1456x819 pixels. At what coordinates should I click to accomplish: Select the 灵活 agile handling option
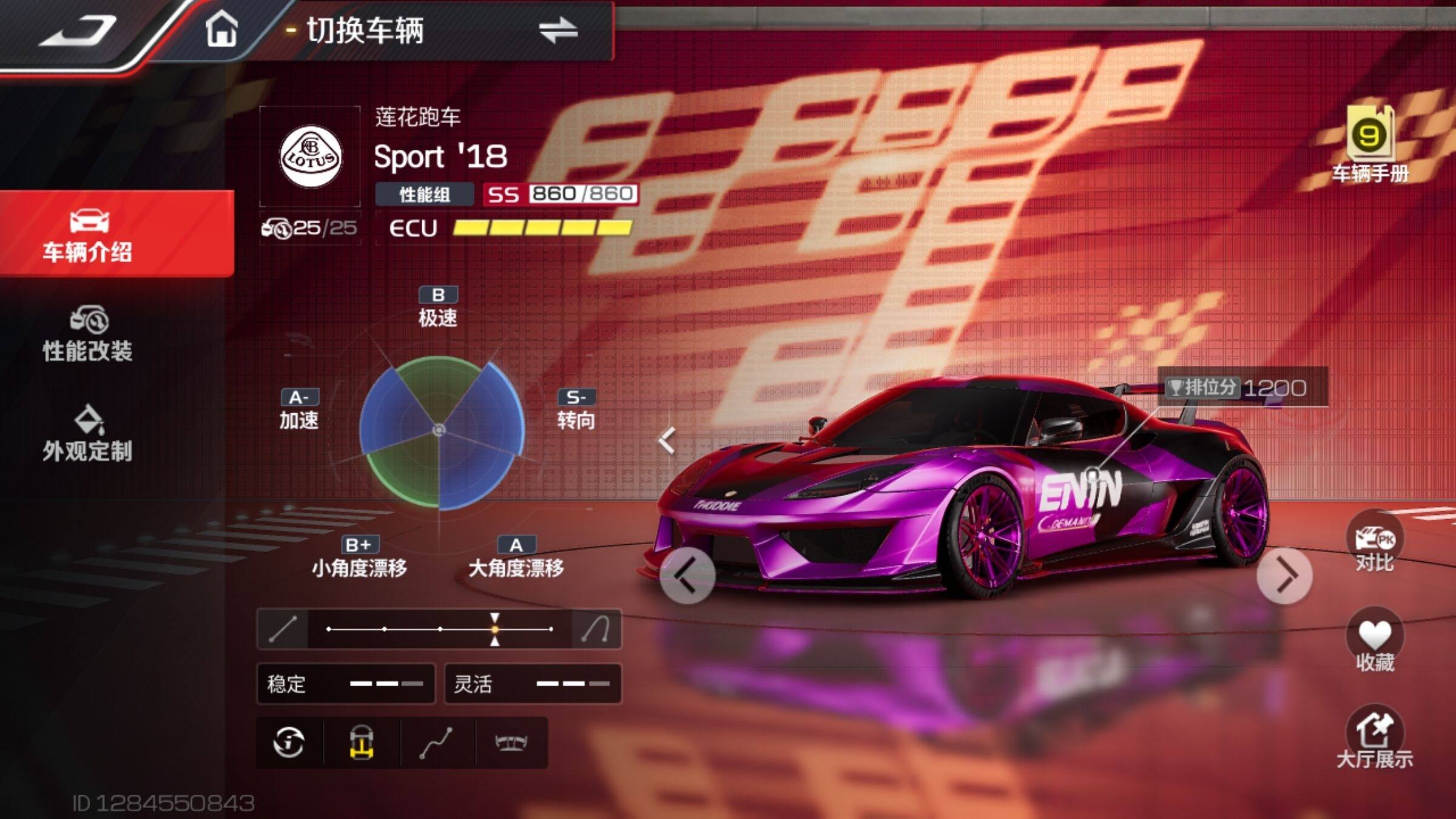[533, 684]
